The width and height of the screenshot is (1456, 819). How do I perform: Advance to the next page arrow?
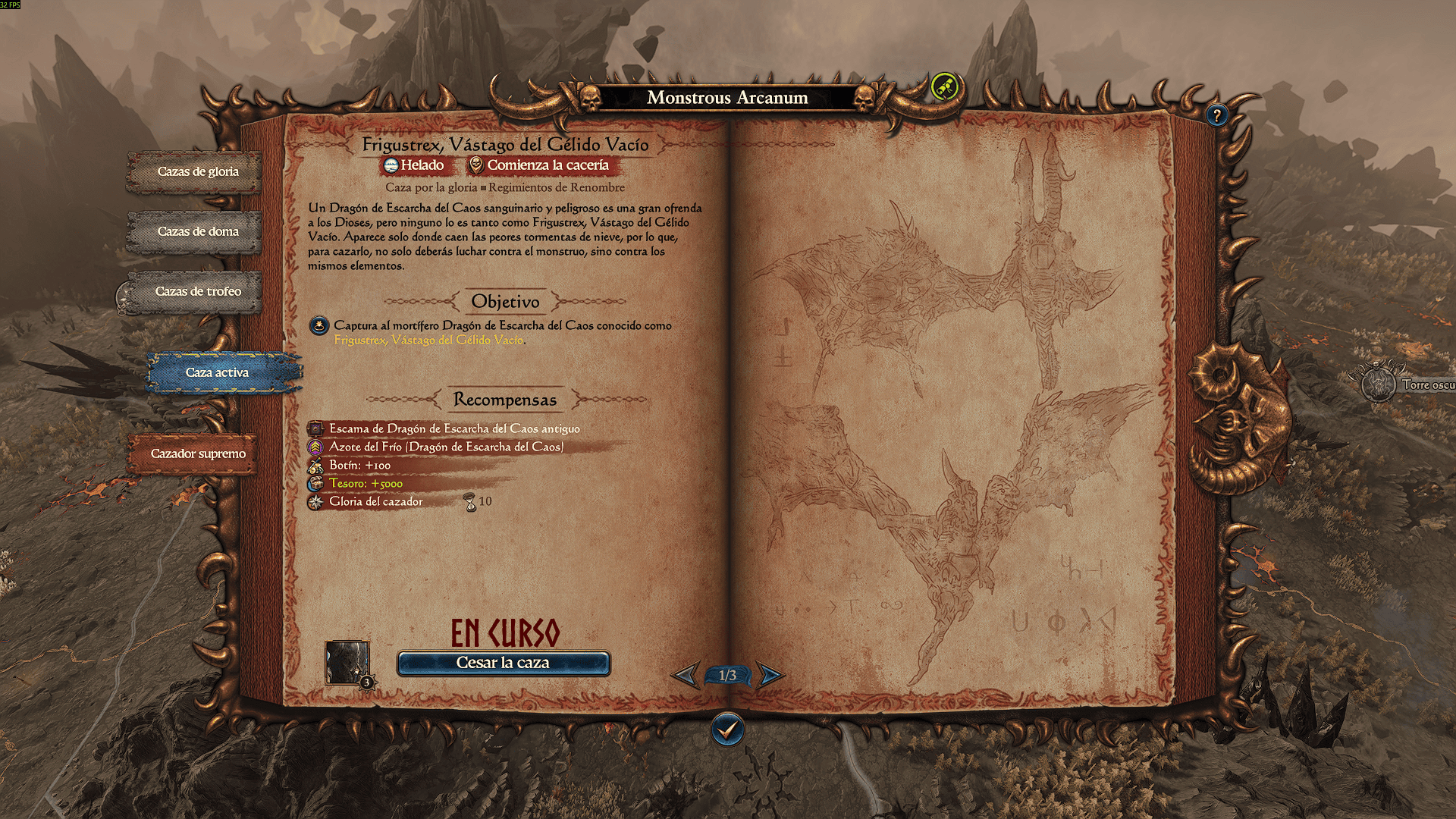click(x=770, y=674)
